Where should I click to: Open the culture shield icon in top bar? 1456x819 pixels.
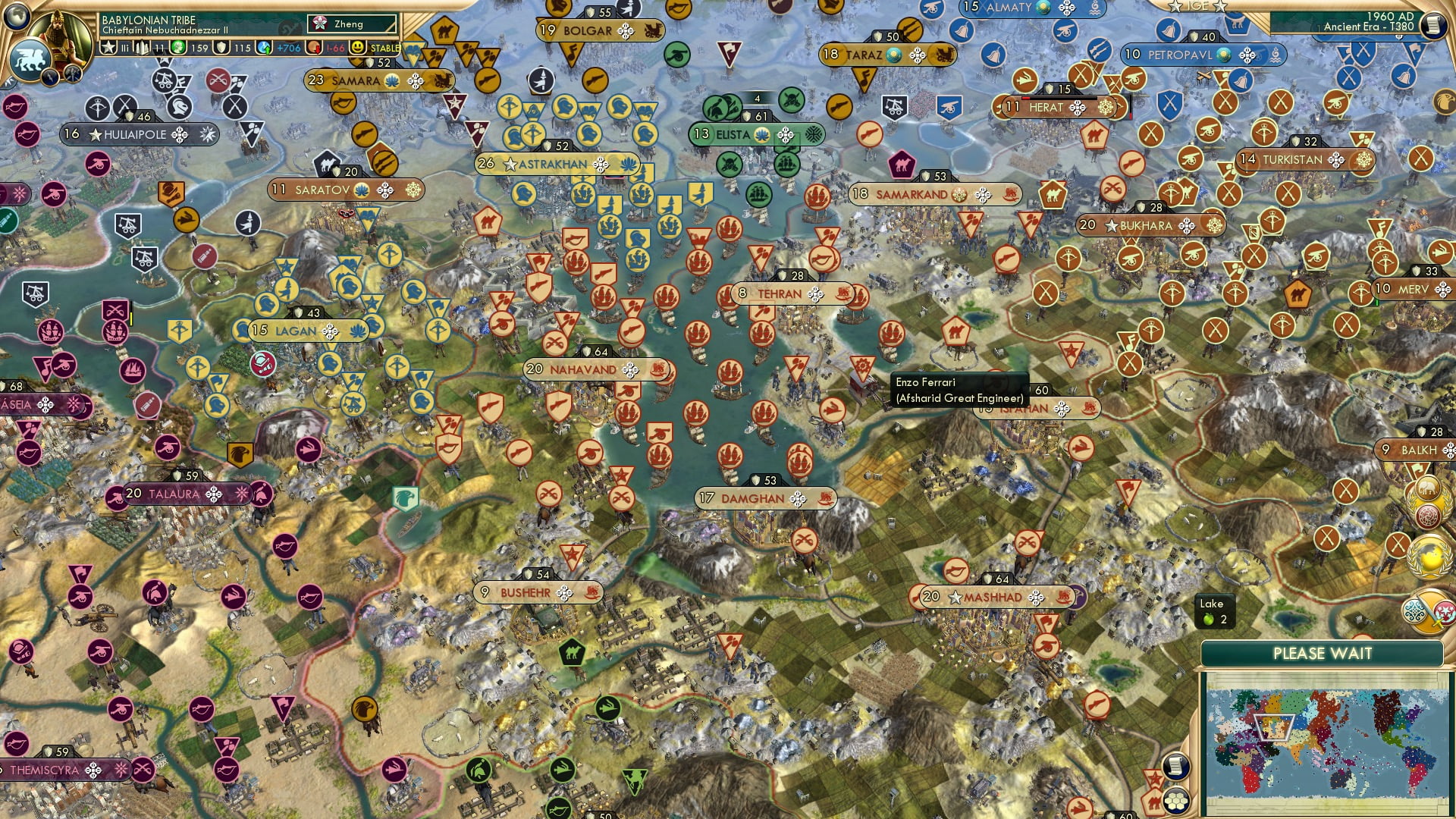[x=220, y=46]
